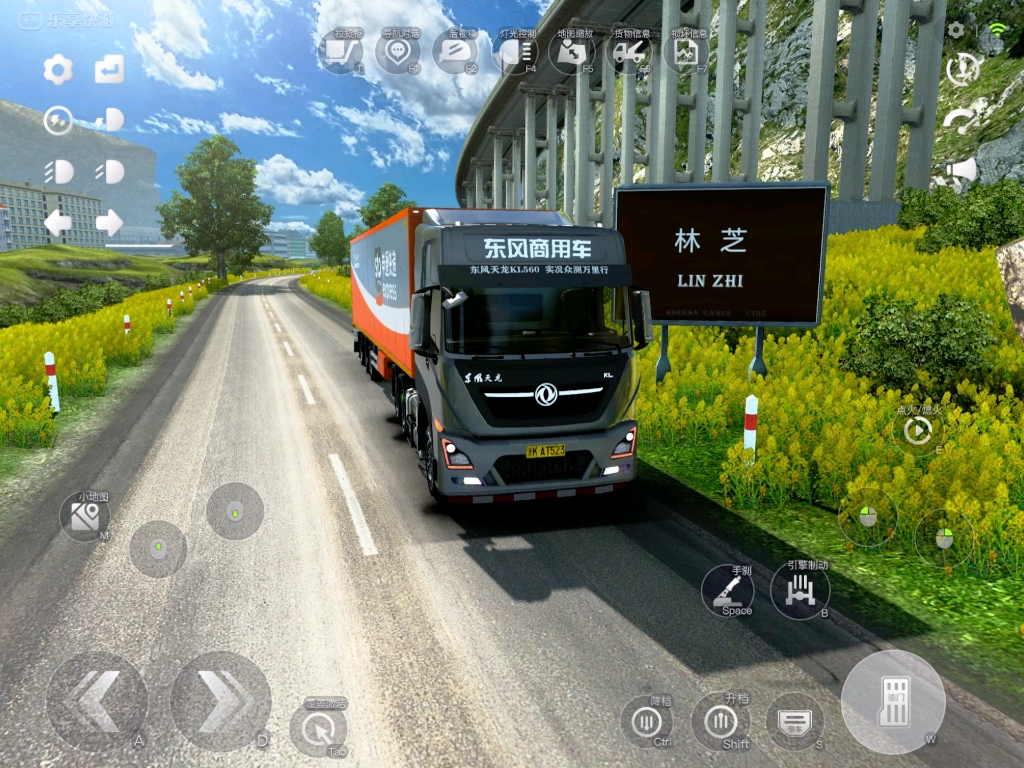Toggle the right turn signal arrow
Viewport: 1024px width, 768px height.
109,222
